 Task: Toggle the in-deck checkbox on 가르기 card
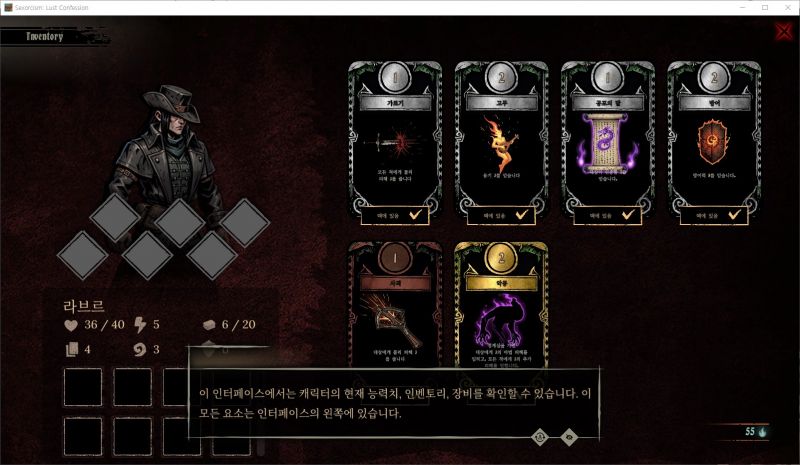coord(419,214)
